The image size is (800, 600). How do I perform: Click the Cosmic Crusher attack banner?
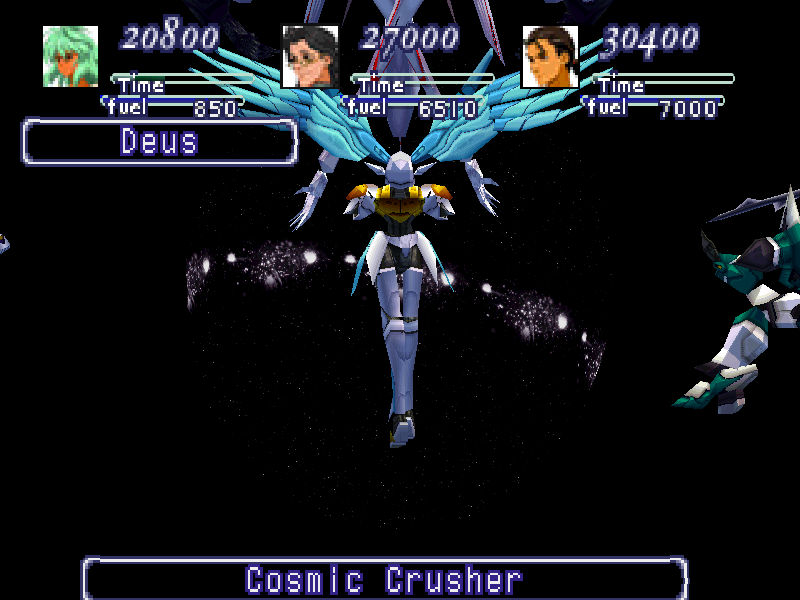point(385,579)
